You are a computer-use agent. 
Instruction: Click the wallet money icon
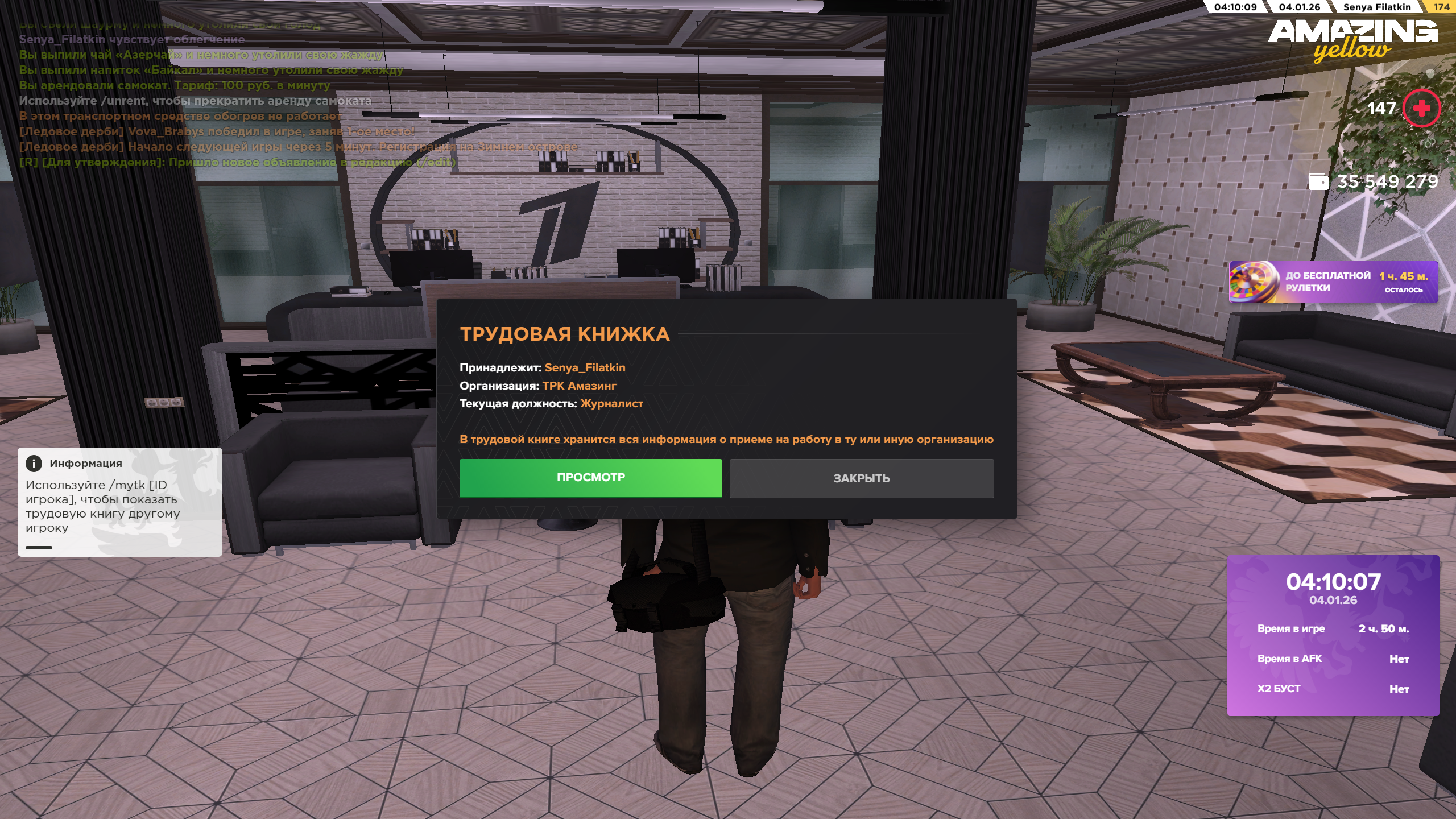1318,181
